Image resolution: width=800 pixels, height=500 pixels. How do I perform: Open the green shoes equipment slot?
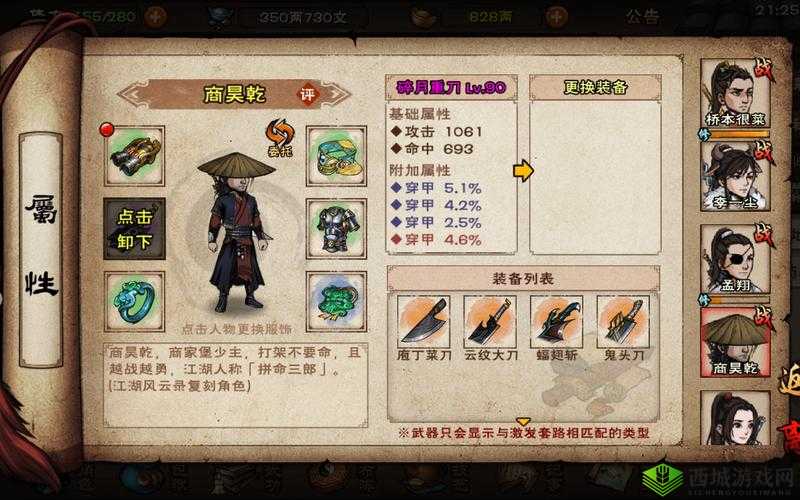pos(335,155)
